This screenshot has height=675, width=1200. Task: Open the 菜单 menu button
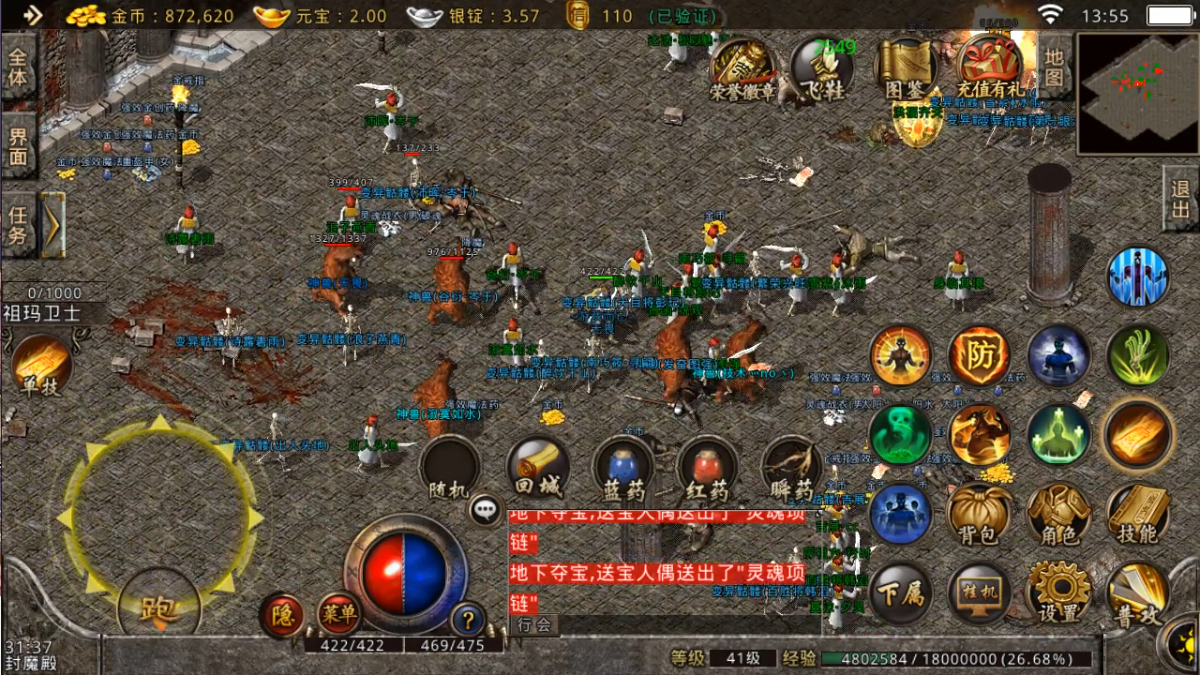coord(339,614)
